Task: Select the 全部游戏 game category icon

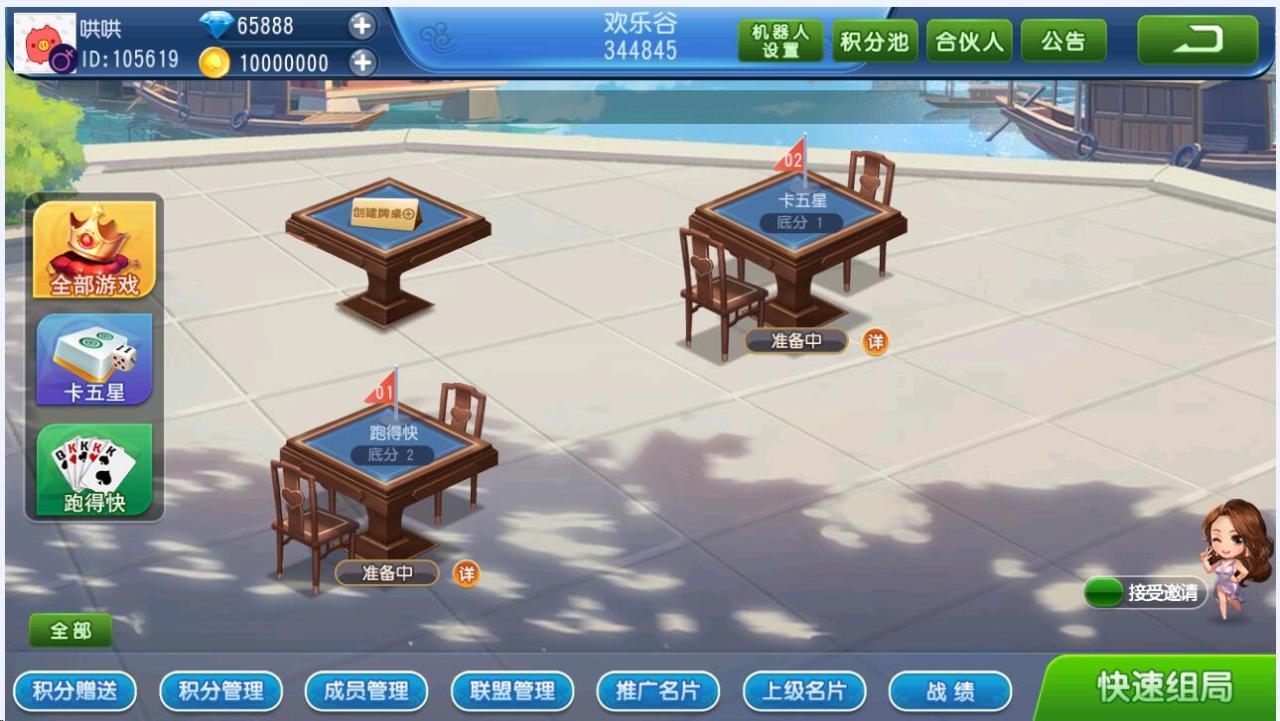Action: (93, 250)
